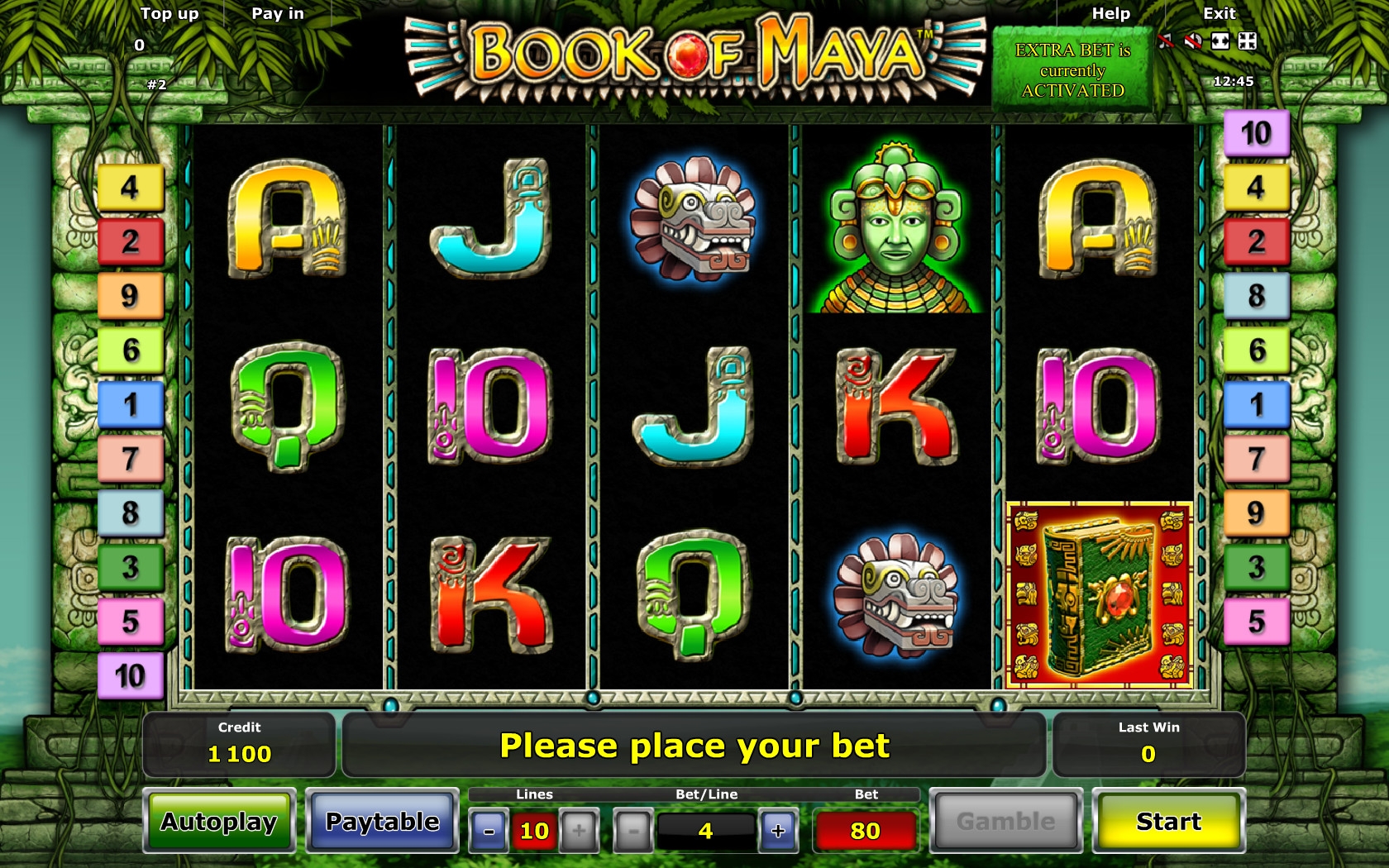Toggle the muted music note icon
This screenshot has height=868, width=1389.
pos(1166,41)
